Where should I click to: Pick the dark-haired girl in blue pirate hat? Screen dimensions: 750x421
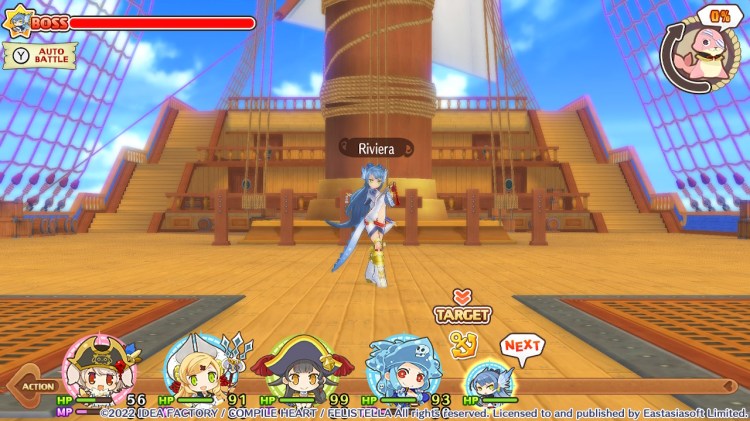coord(291,372)
